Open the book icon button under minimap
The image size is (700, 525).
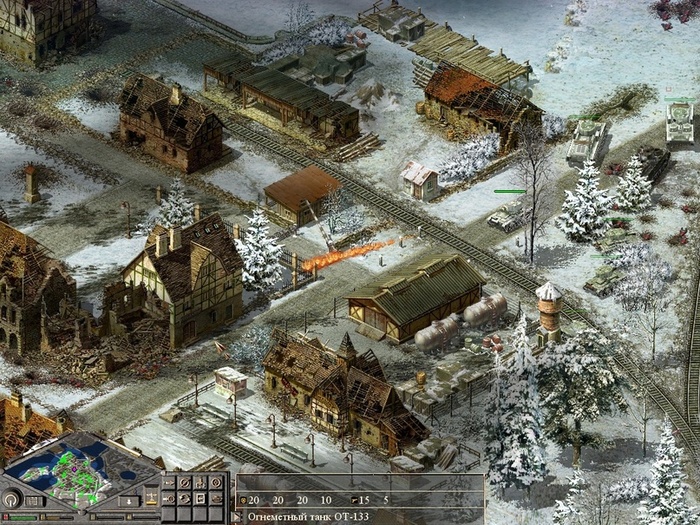33,501
